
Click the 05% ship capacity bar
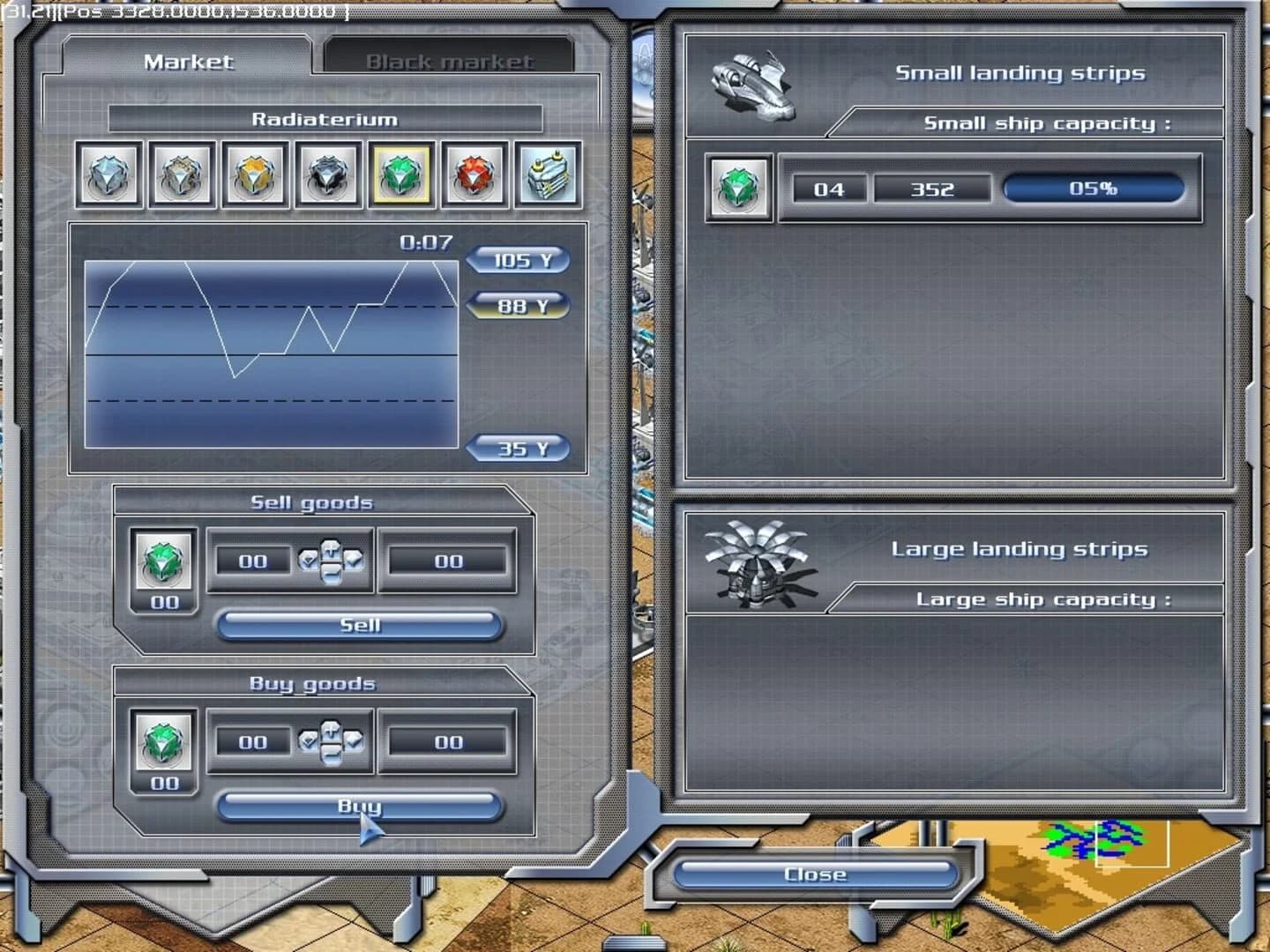coord(1093,188)
